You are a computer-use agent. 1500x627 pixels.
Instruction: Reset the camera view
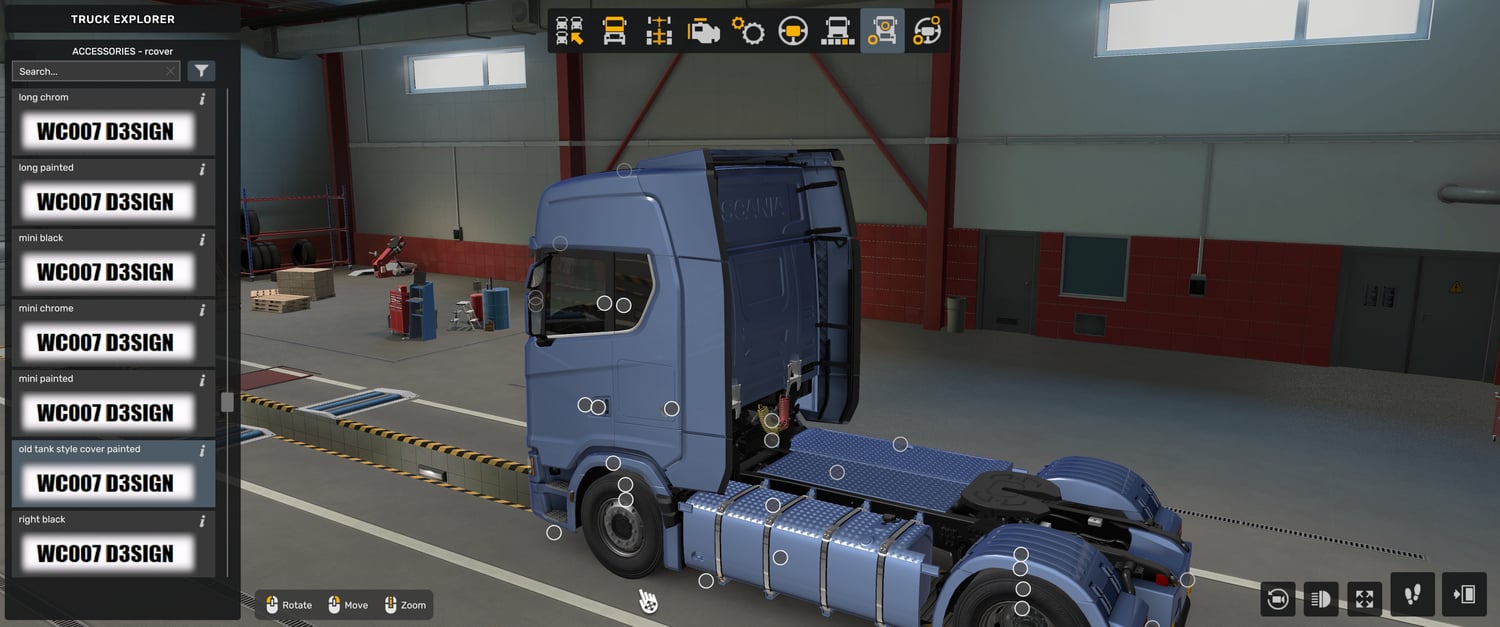pos(1277,599)
